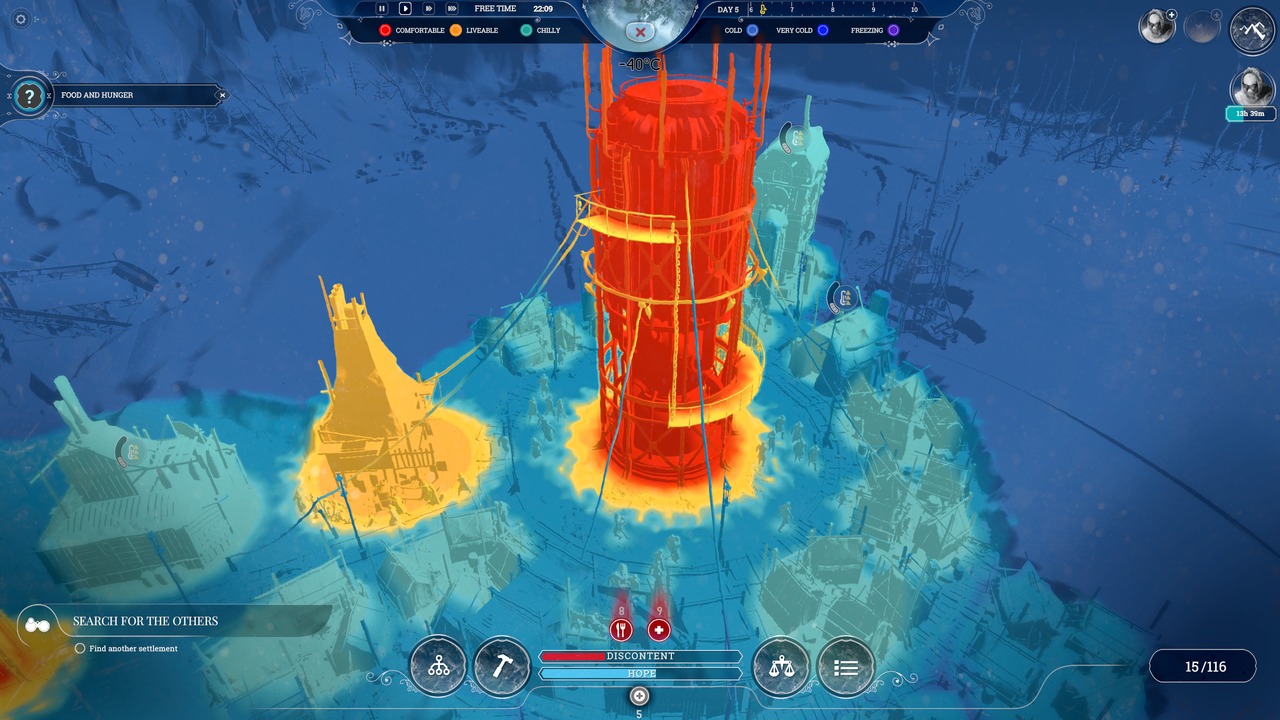Image resolution: width=1280 pixels, height=720 pixels.
Task: Open the construction hammer menu
Action: pos(502,666)
